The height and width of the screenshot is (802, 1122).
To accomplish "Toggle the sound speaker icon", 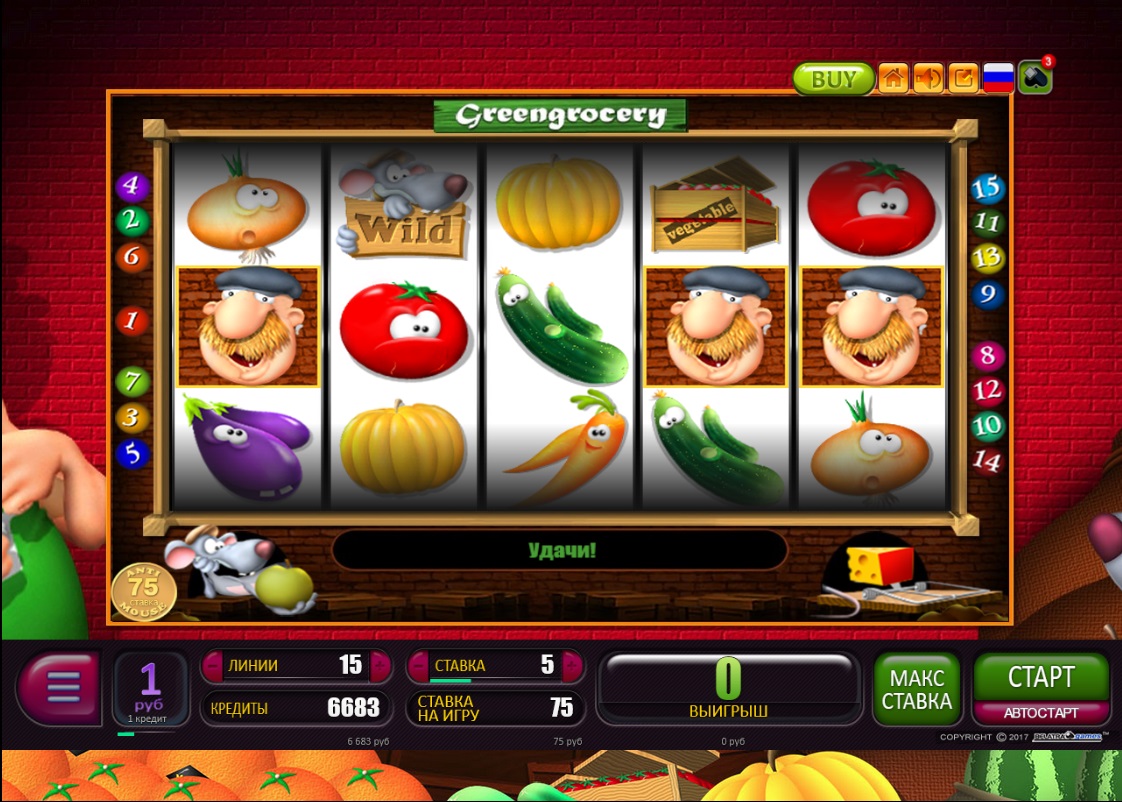I will 928,79.
